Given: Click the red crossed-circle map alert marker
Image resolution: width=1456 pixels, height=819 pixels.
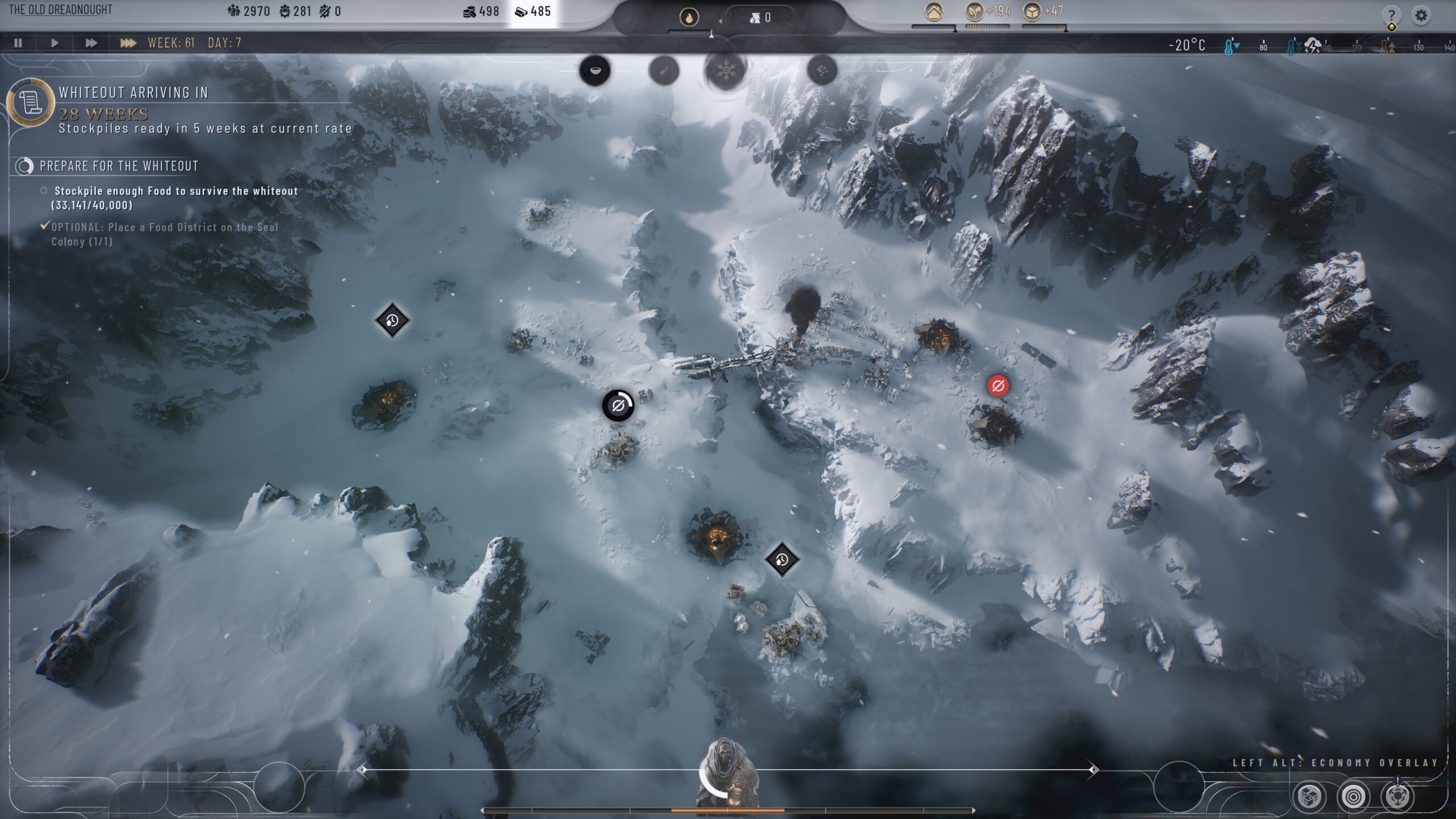Looking at the screenshot, I should 998,386.
